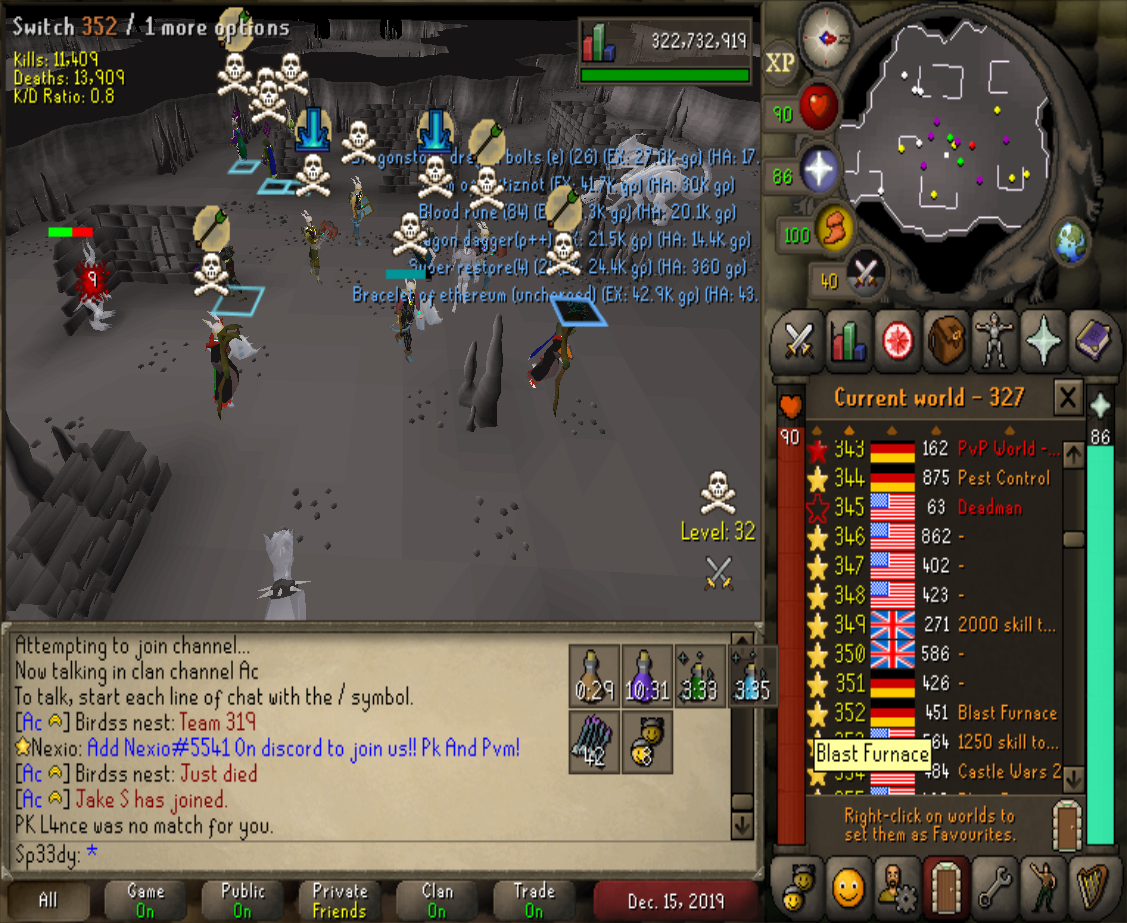Use the special attack orb

862,273
